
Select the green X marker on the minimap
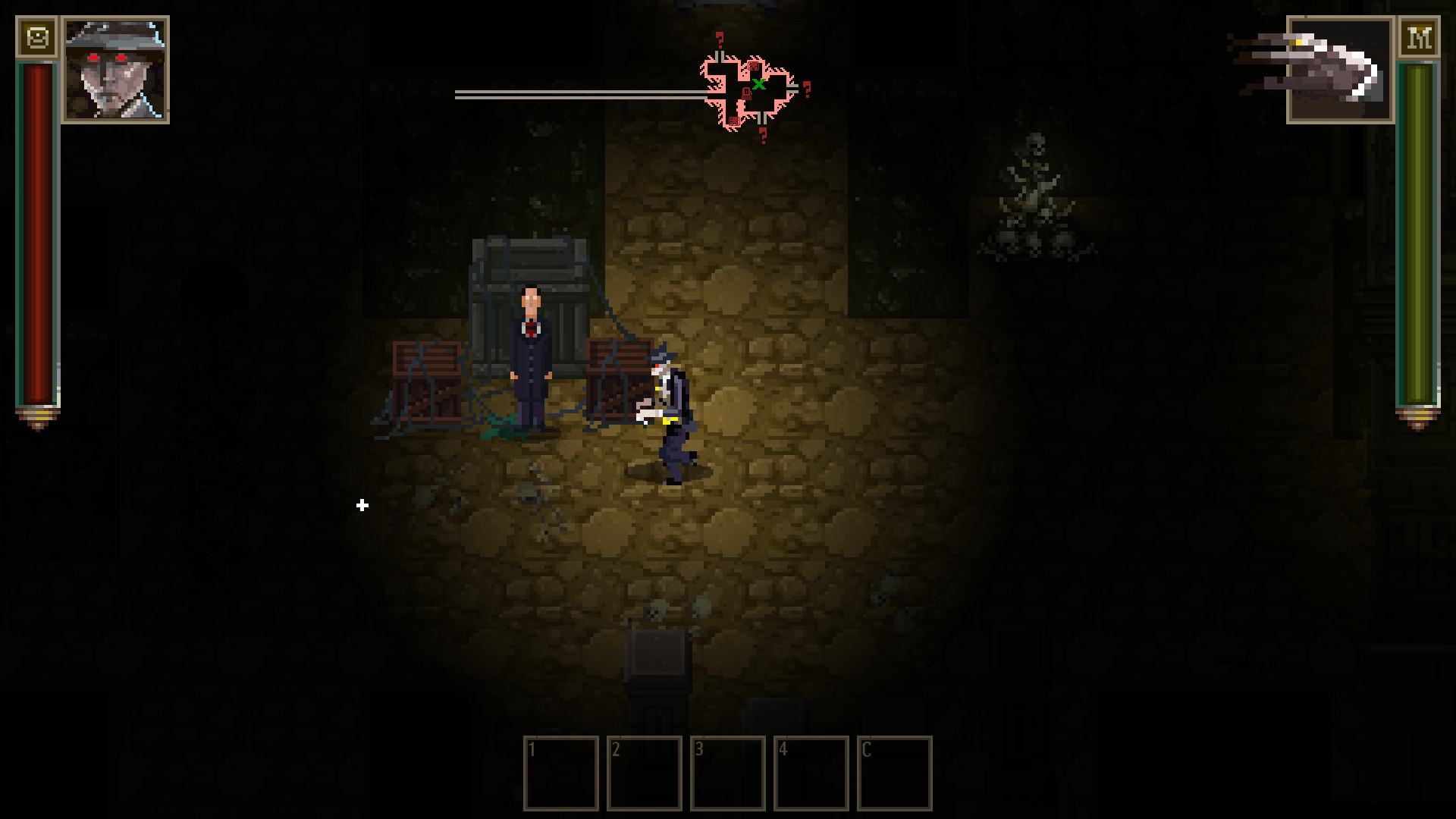pos(759,83)
